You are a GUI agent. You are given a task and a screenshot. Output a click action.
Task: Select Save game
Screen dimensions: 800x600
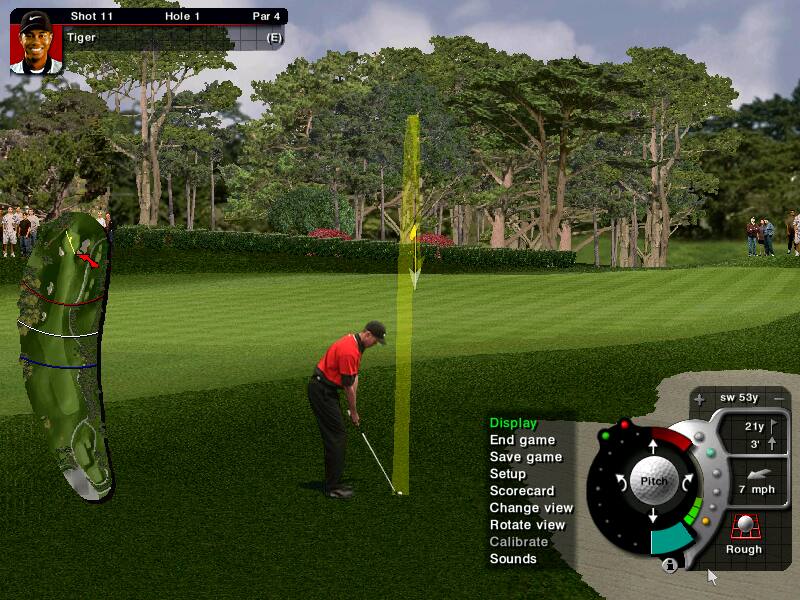(526, 457)
